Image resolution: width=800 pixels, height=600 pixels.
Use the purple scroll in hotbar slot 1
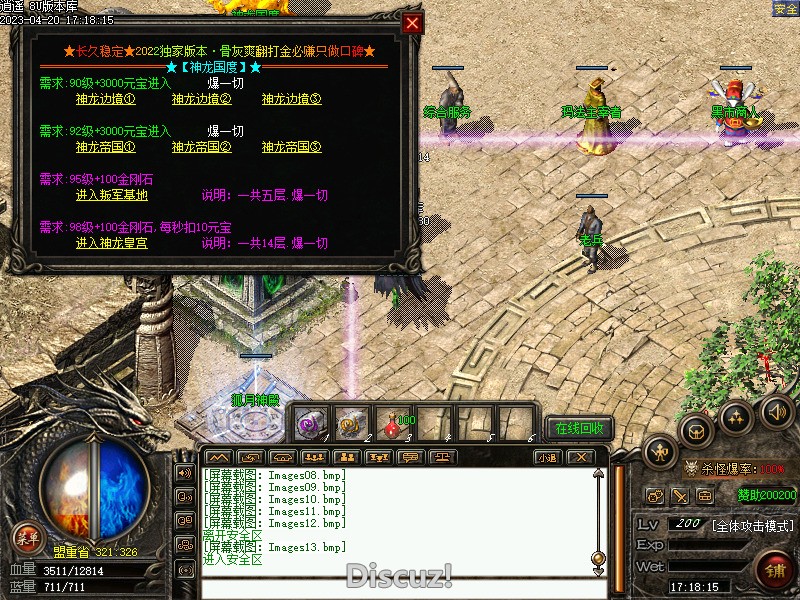click(x=308, y=423)
